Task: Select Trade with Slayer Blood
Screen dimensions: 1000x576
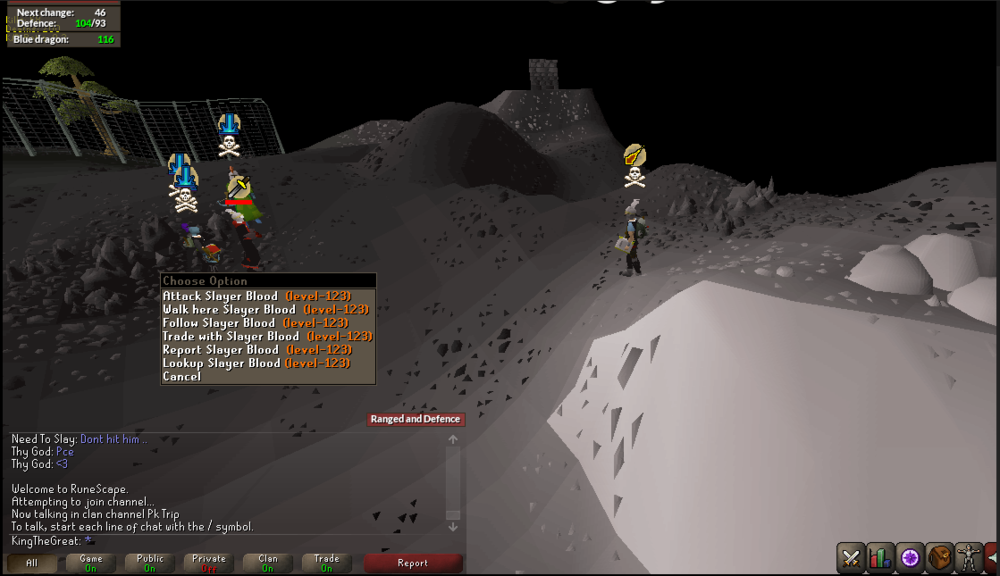Action: (267, 336)
